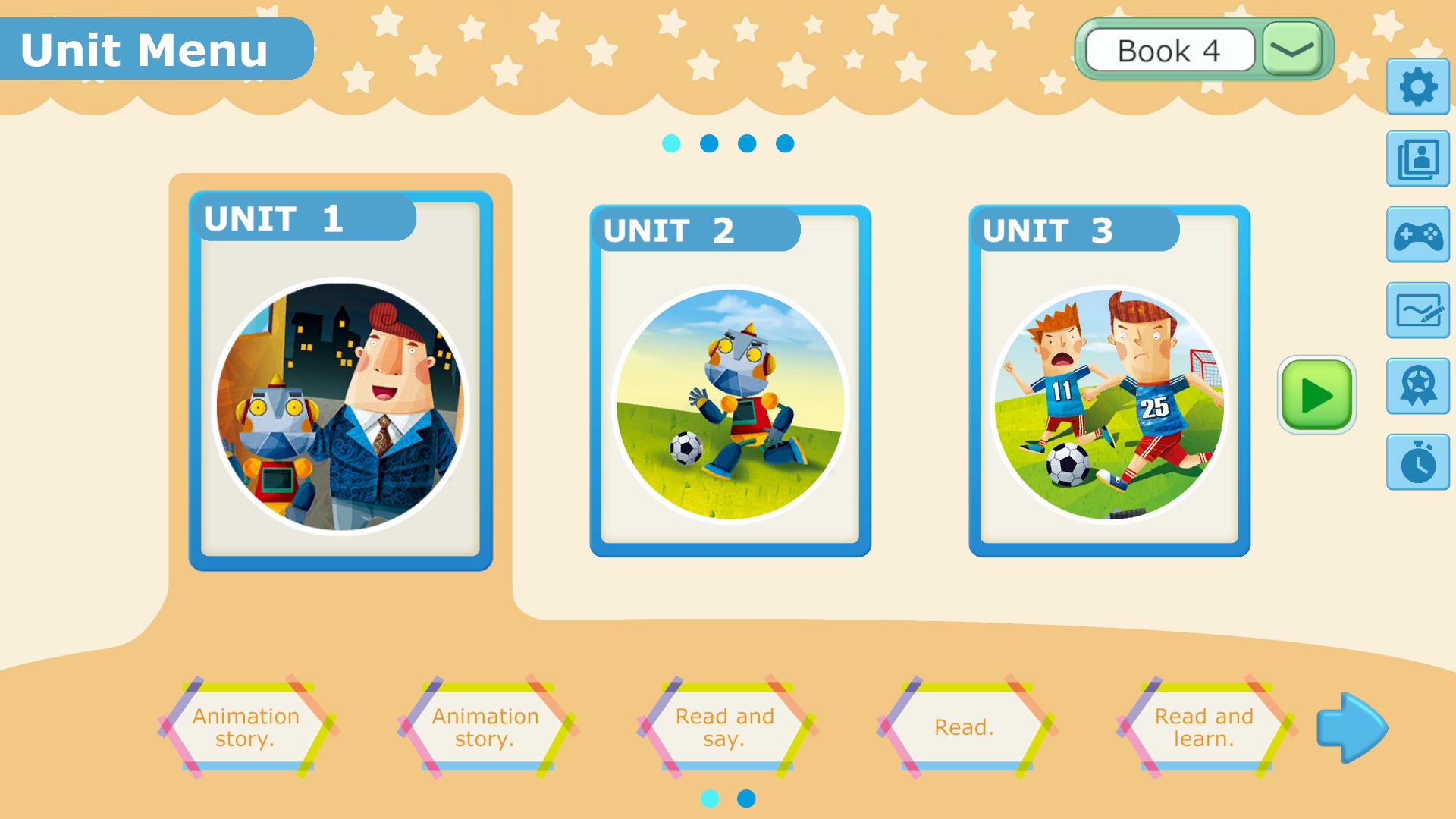Choose the Read and learn activity
This screenshot has width=1456, height=819.
click(x=1203, y=727)
